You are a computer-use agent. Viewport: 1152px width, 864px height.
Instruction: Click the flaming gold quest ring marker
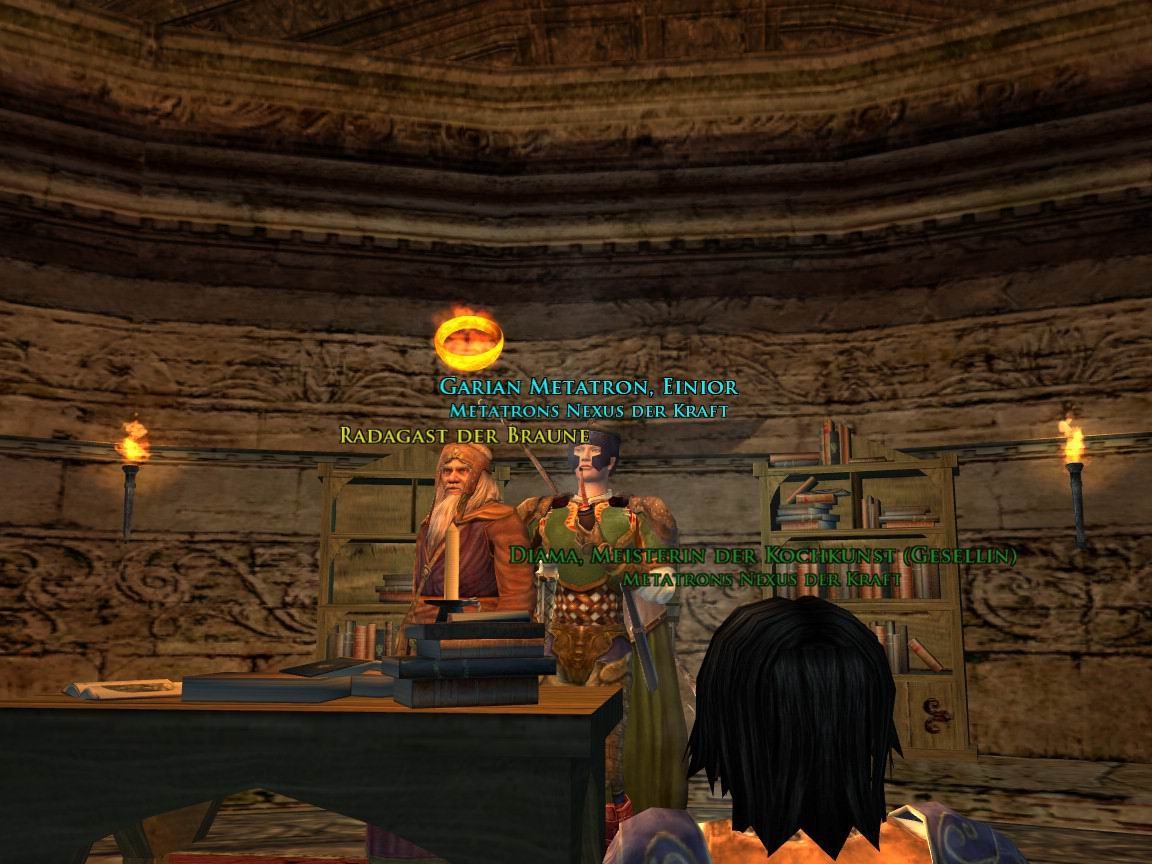pyautogui.click(x=469, y=338)
